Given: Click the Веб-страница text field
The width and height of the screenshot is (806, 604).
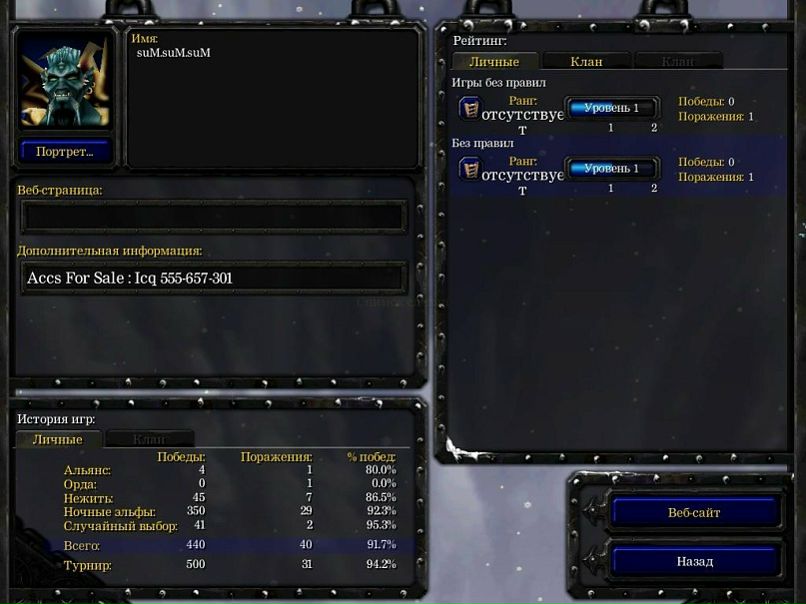Looking at the screenshot, I should click(x=214, y=216).
